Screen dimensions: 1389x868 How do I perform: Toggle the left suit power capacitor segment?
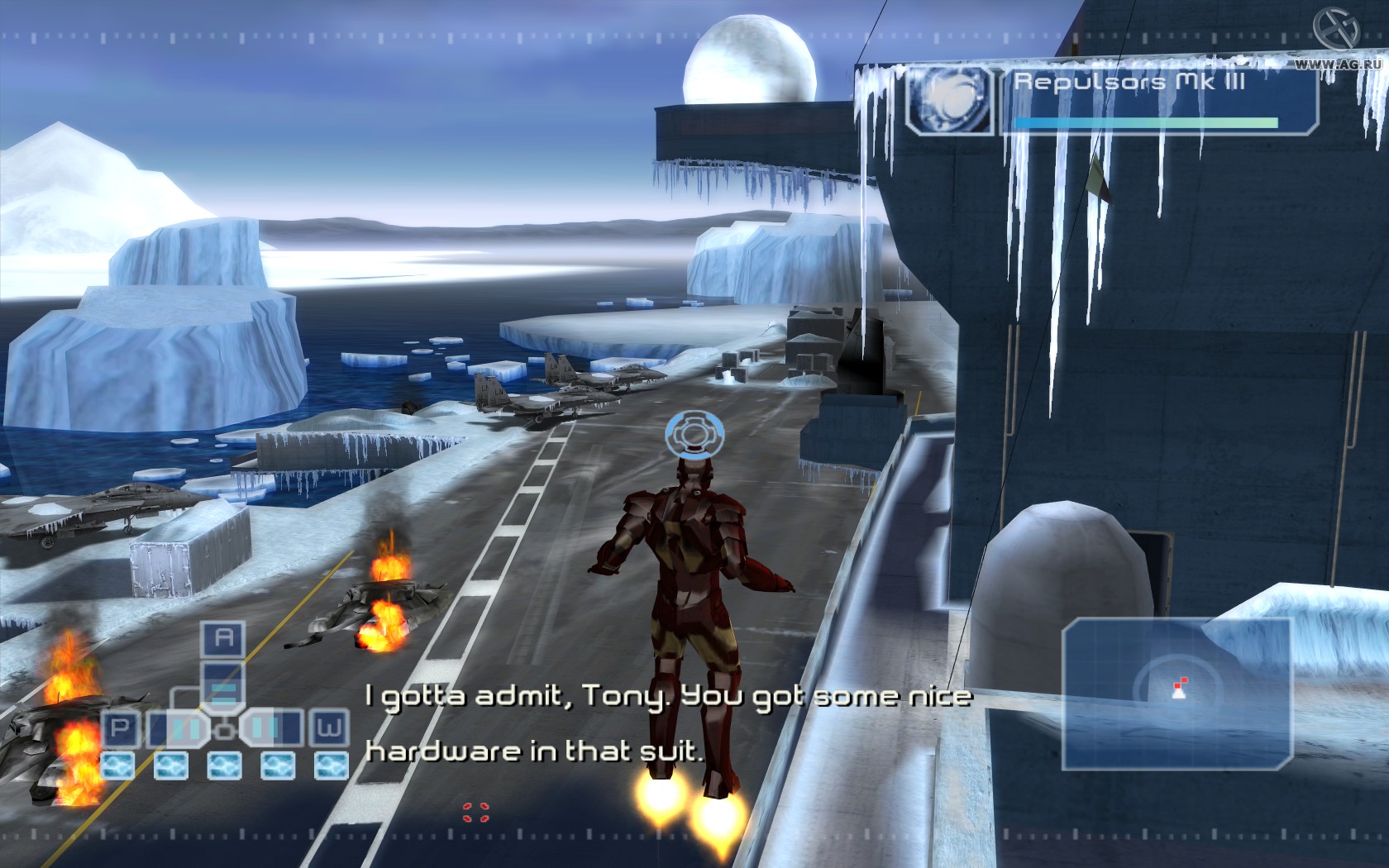point(184,729)
